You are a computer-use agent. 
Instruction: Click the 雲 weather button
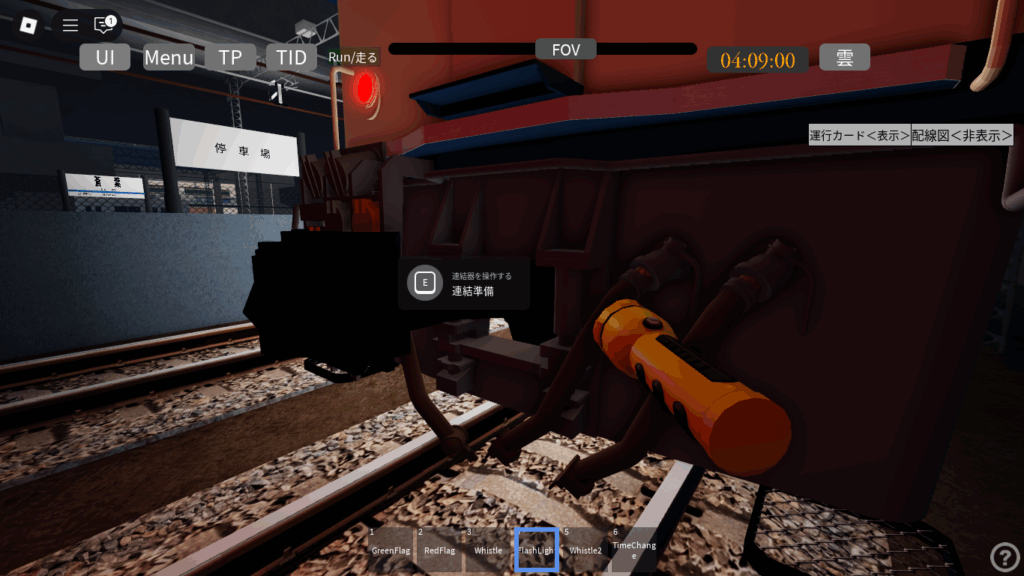pos(844,57)
